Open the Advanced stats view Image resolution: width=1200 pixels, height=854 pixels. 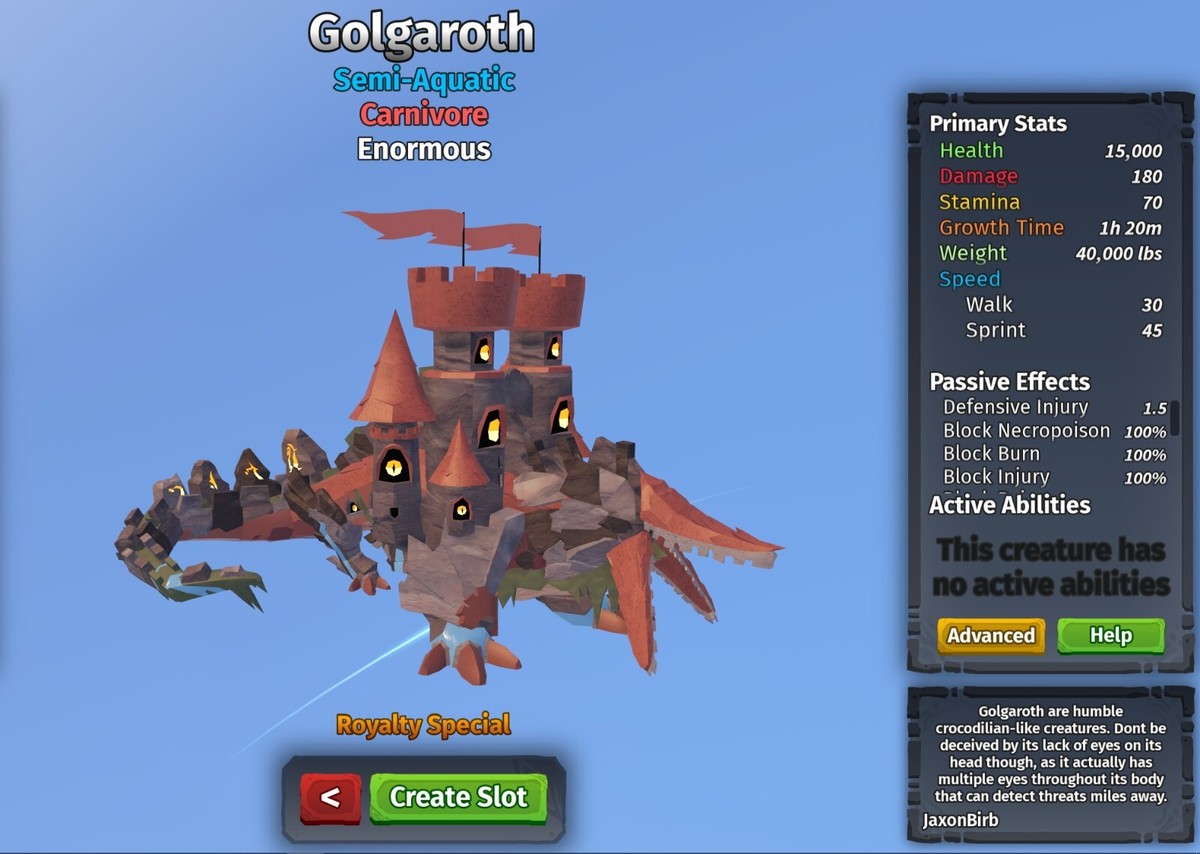[x=991, y=636]
